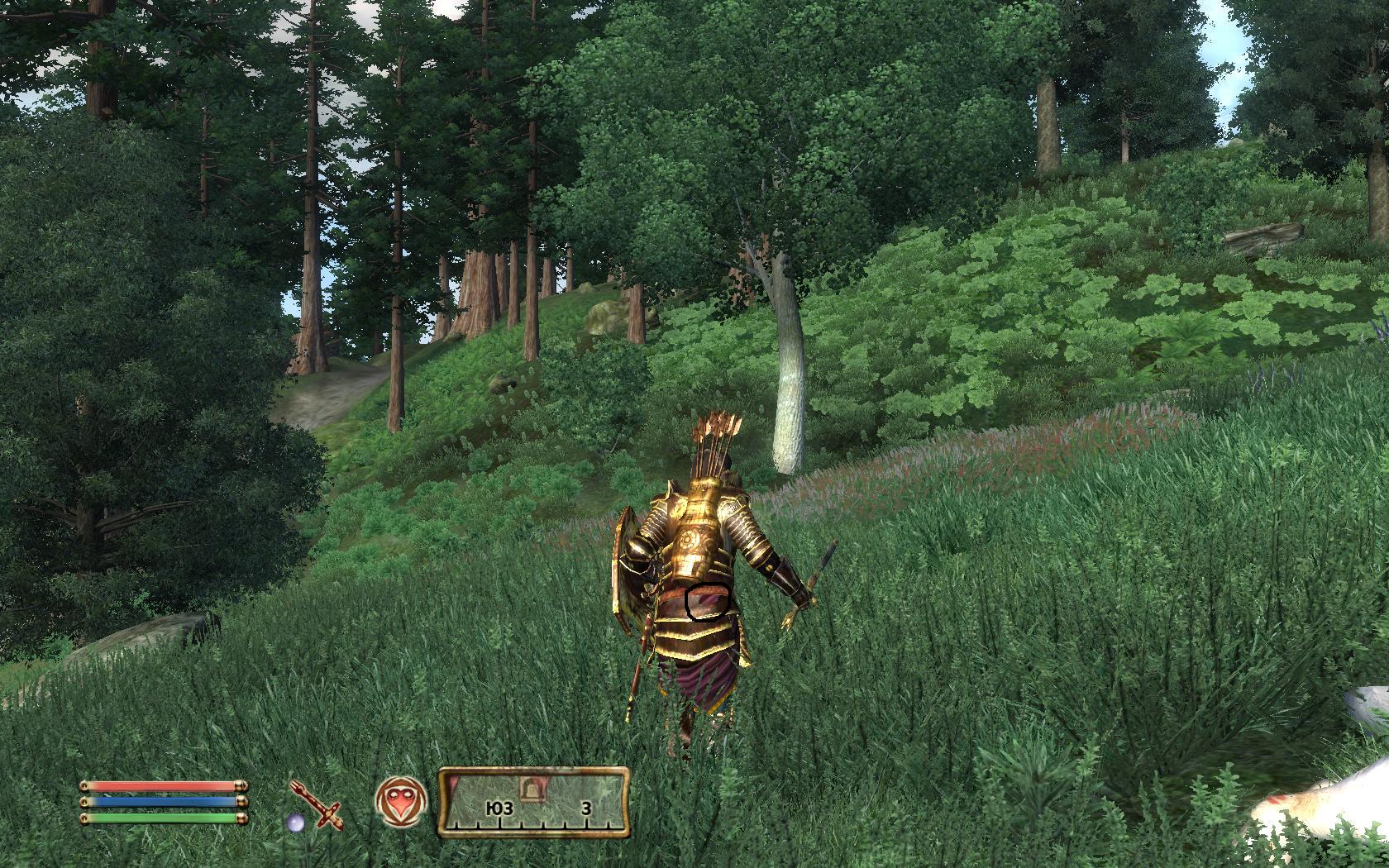Click the compass bar
Viewport: 1389px width, 868px height.
(533, 802)
